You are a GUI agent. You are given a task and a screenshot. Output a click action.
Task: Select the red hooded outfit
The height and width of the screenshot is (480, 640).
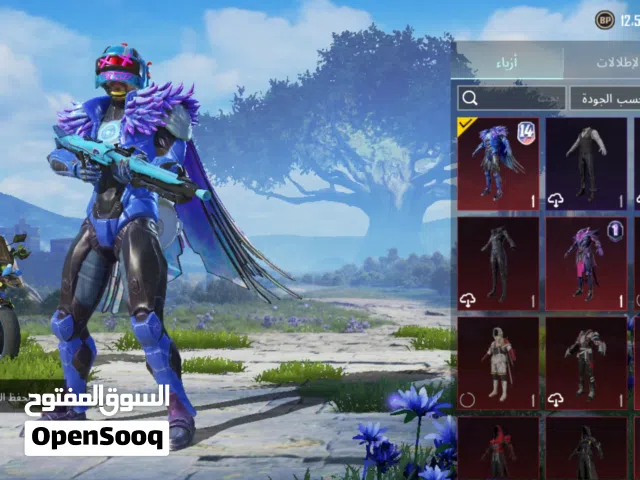pyautogui.click(x=498, y=448)
